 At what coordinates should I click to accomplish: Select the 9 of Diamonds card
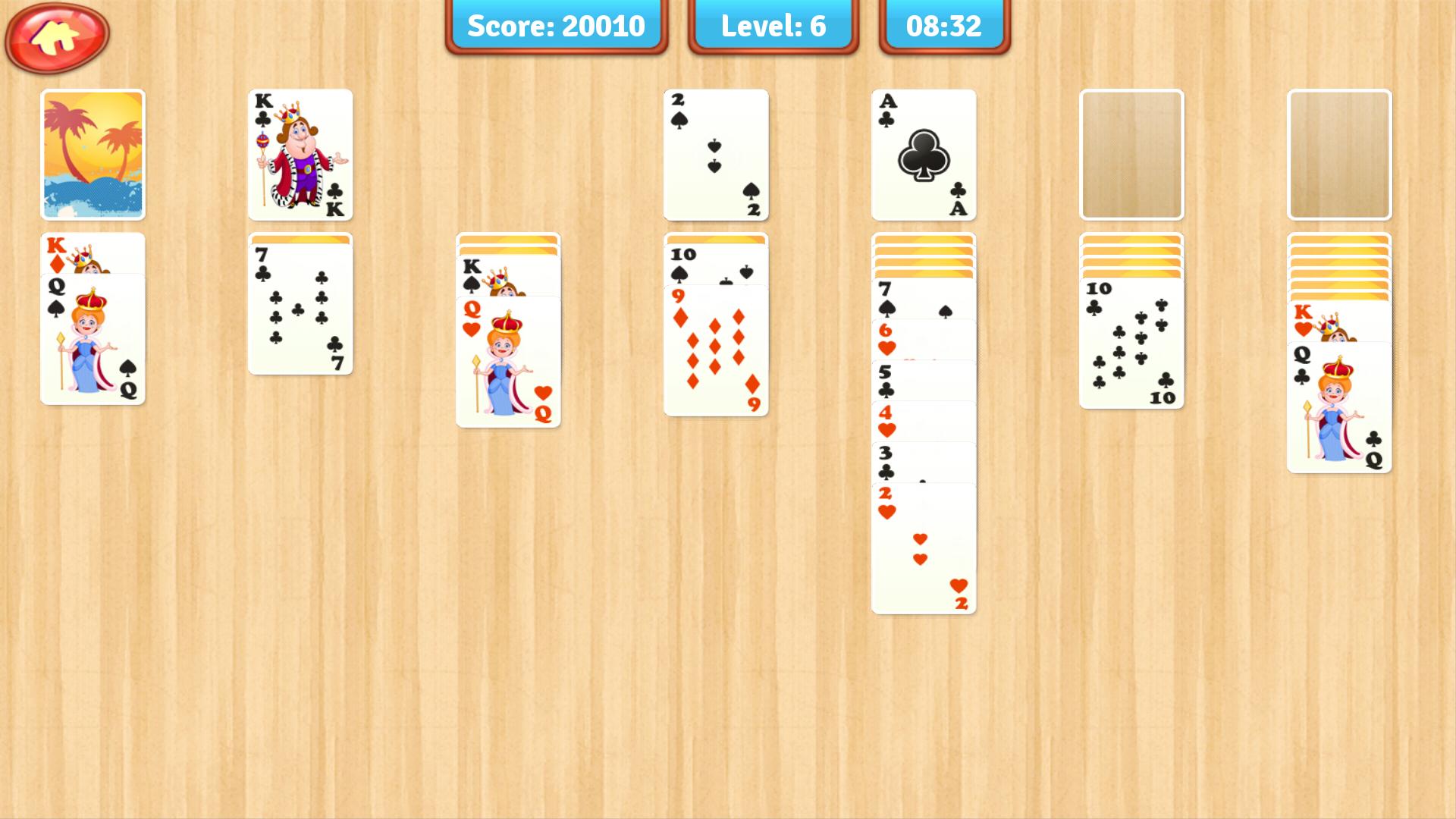[714, 349]
